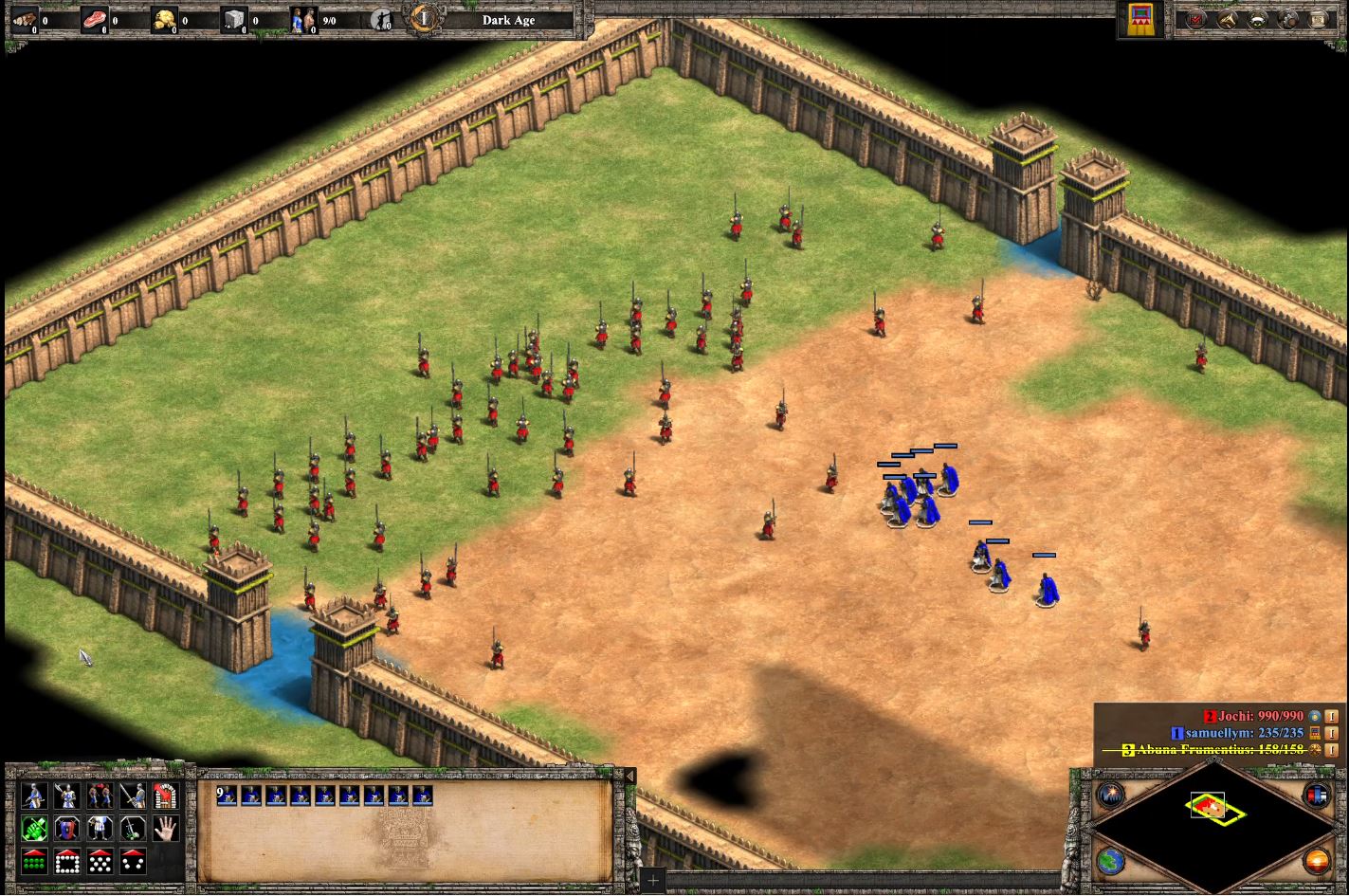Expand samuellym's detailed player stats
Image resolution: width=1349 pixels, height=896 pixels.
coord(1332,733)
